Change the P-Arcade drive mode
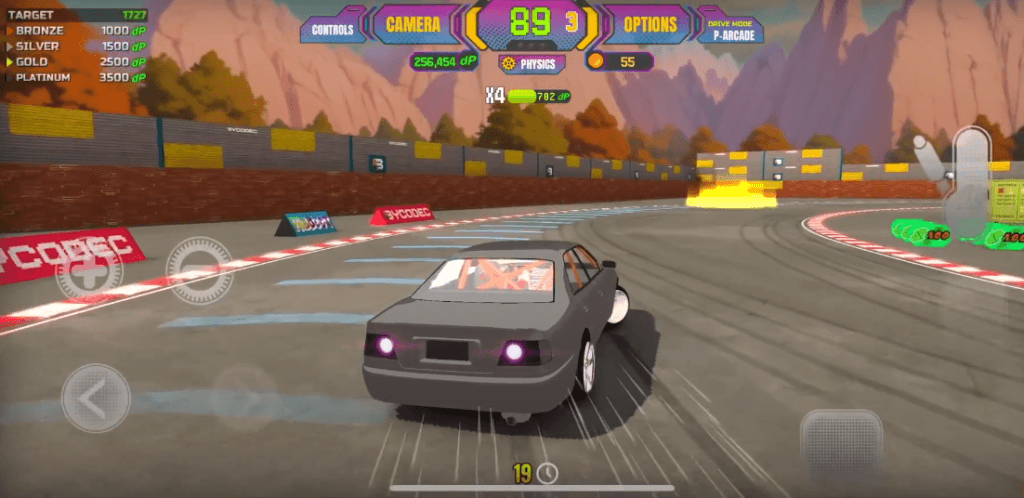 point(733,29)
